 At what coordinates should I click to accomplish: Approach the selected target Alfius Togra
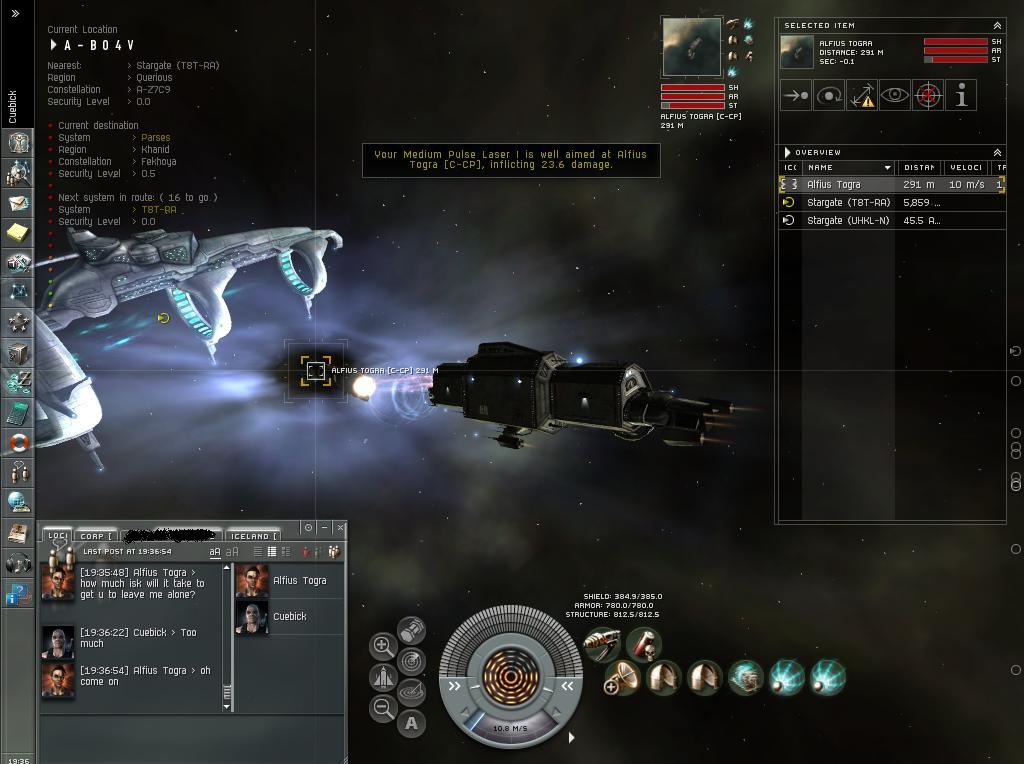796,96
